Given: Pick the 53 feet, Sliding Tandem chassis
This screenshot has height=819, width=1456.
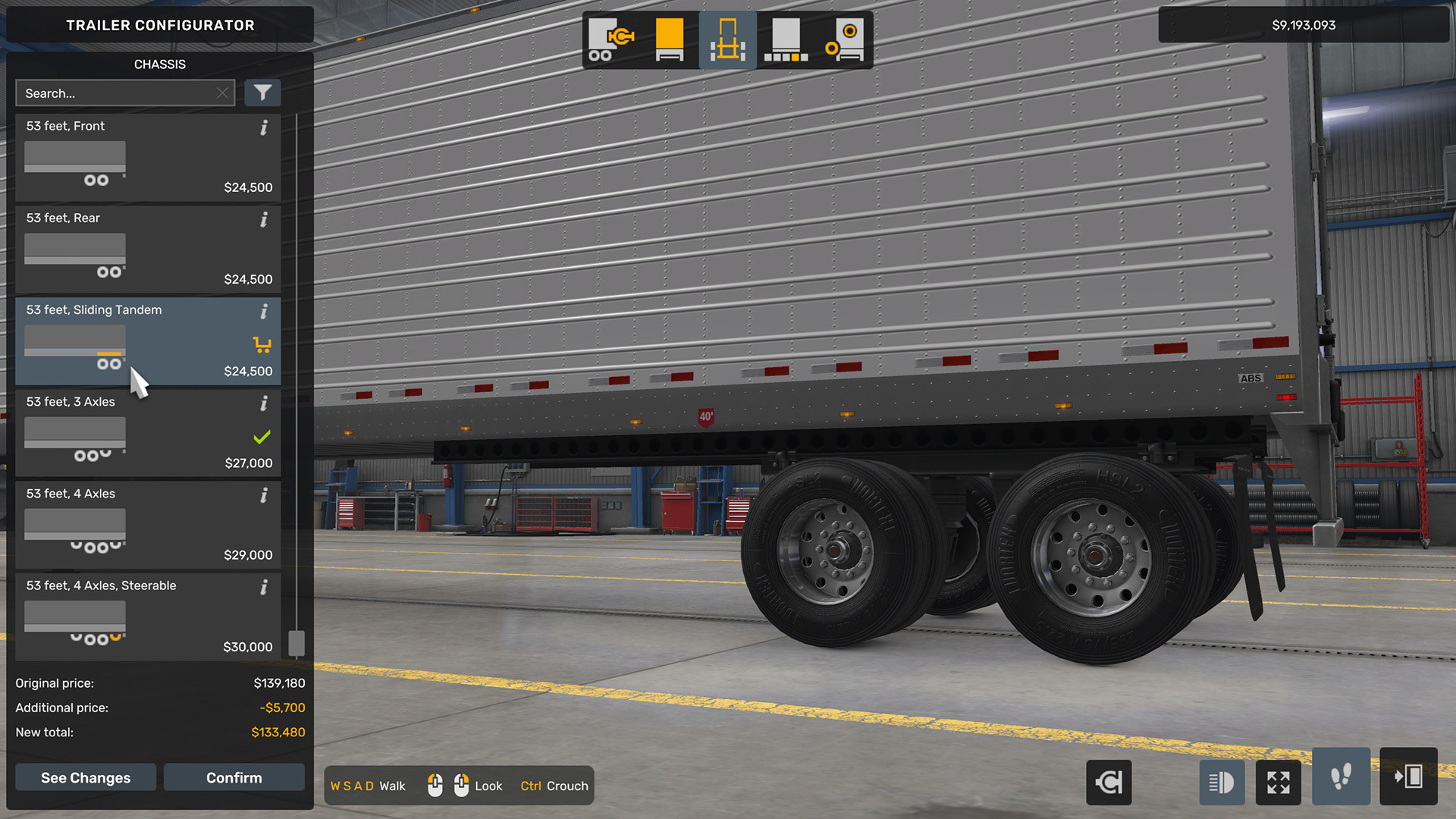Looking at the screenshot, I should click(x=148, y=341).
